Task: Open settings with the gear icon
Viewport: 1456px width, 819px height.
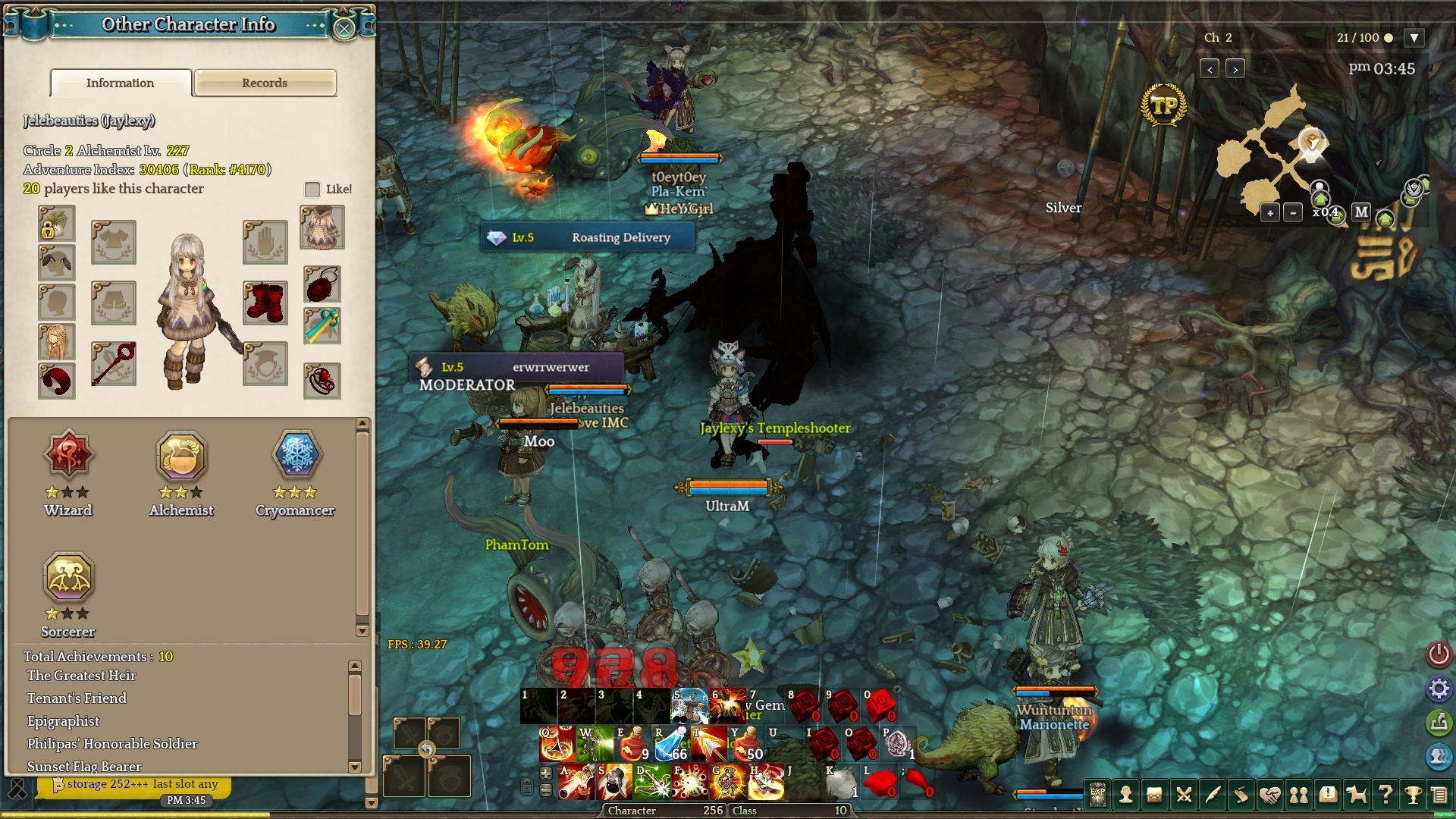Action: [x=1439, y=689]
